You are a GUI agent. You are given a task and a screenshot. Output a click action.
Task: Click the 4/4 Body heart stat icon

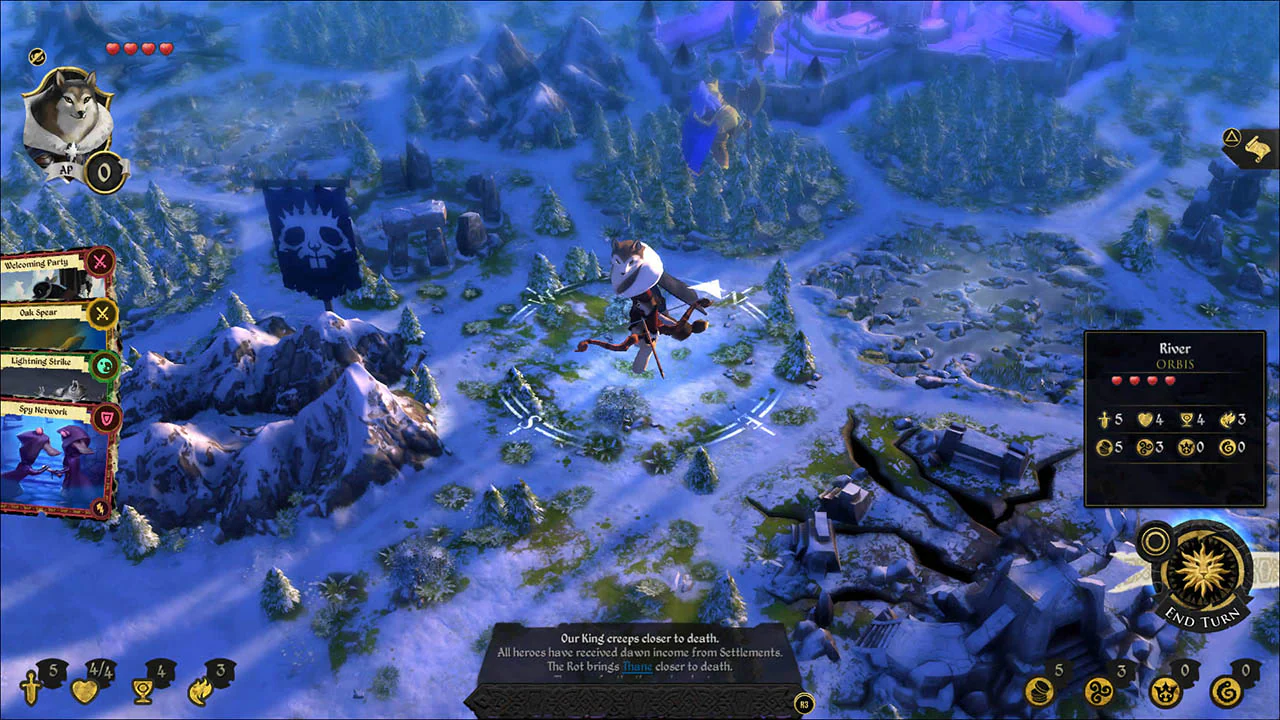85,690
